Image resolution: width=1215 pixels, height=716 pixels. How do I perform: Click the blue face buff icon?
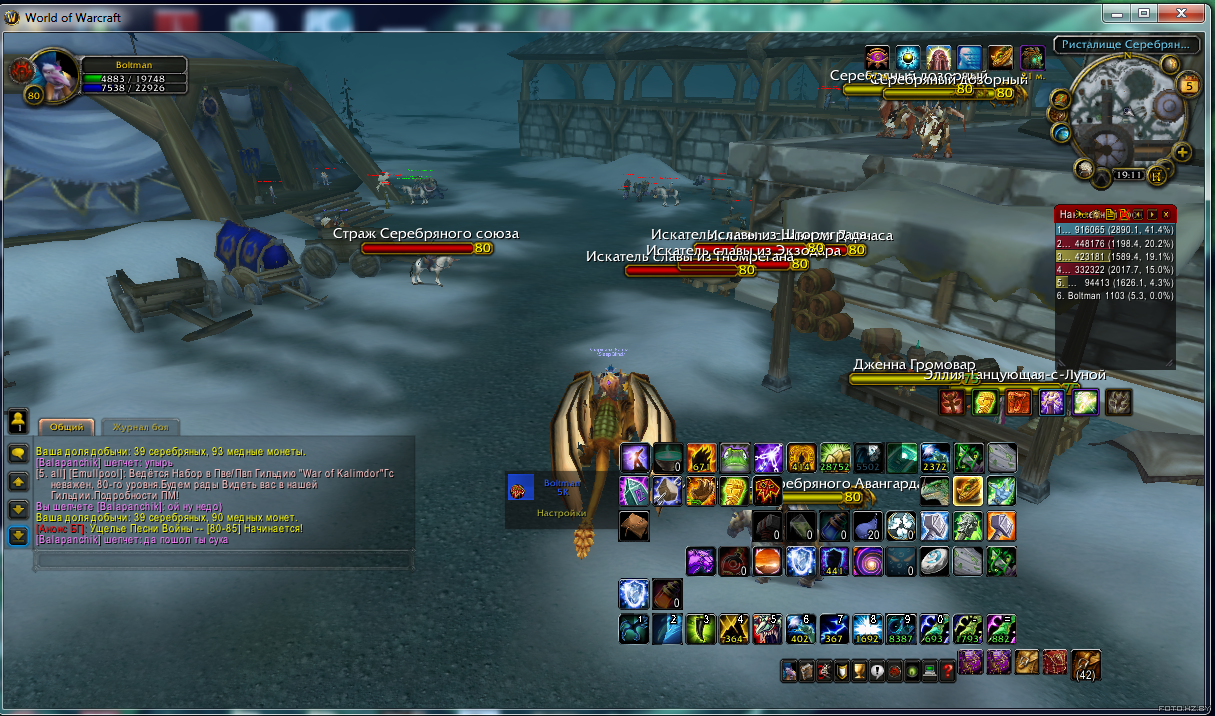click(970, 58)
